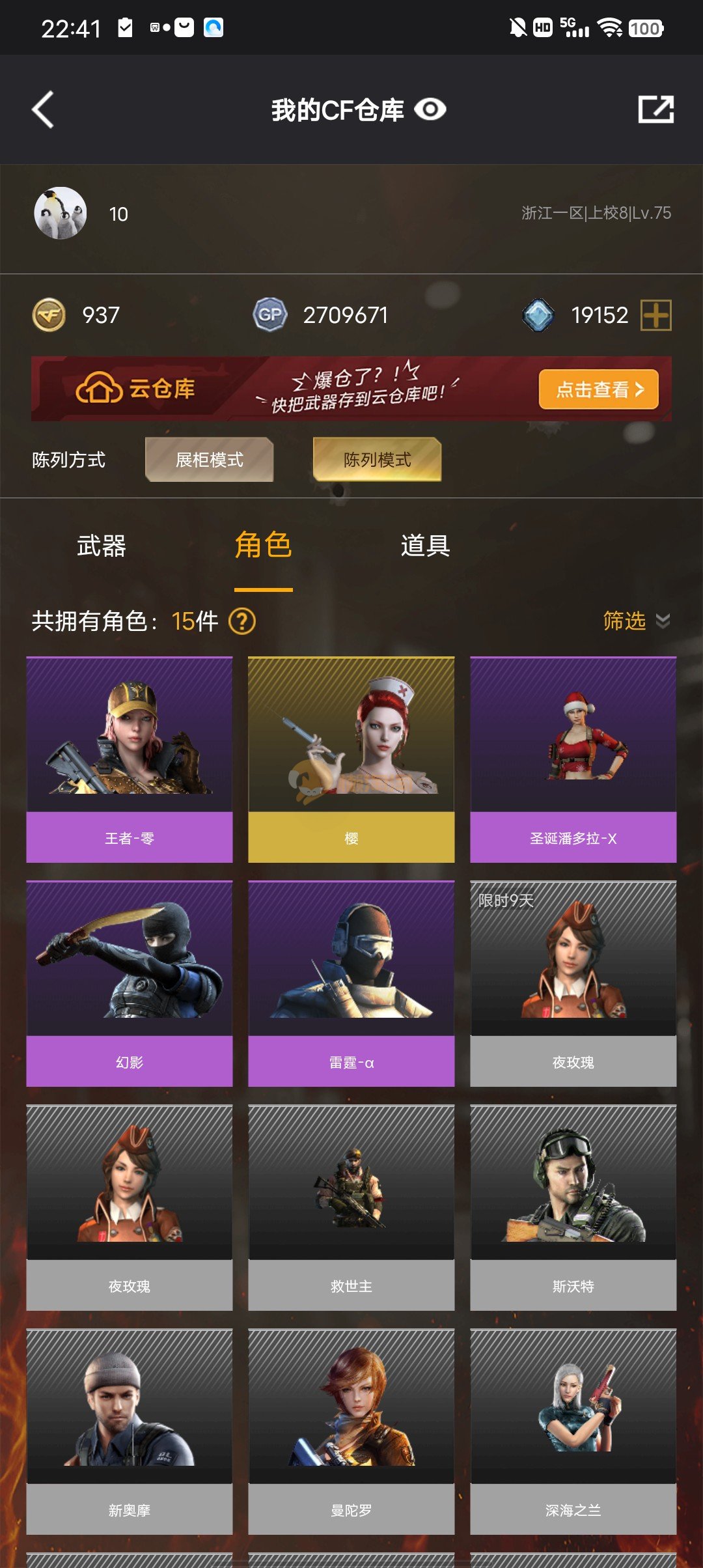703x1568 pixels.
Task: Go back using the top-left arrow
Action: coord(43,109)
